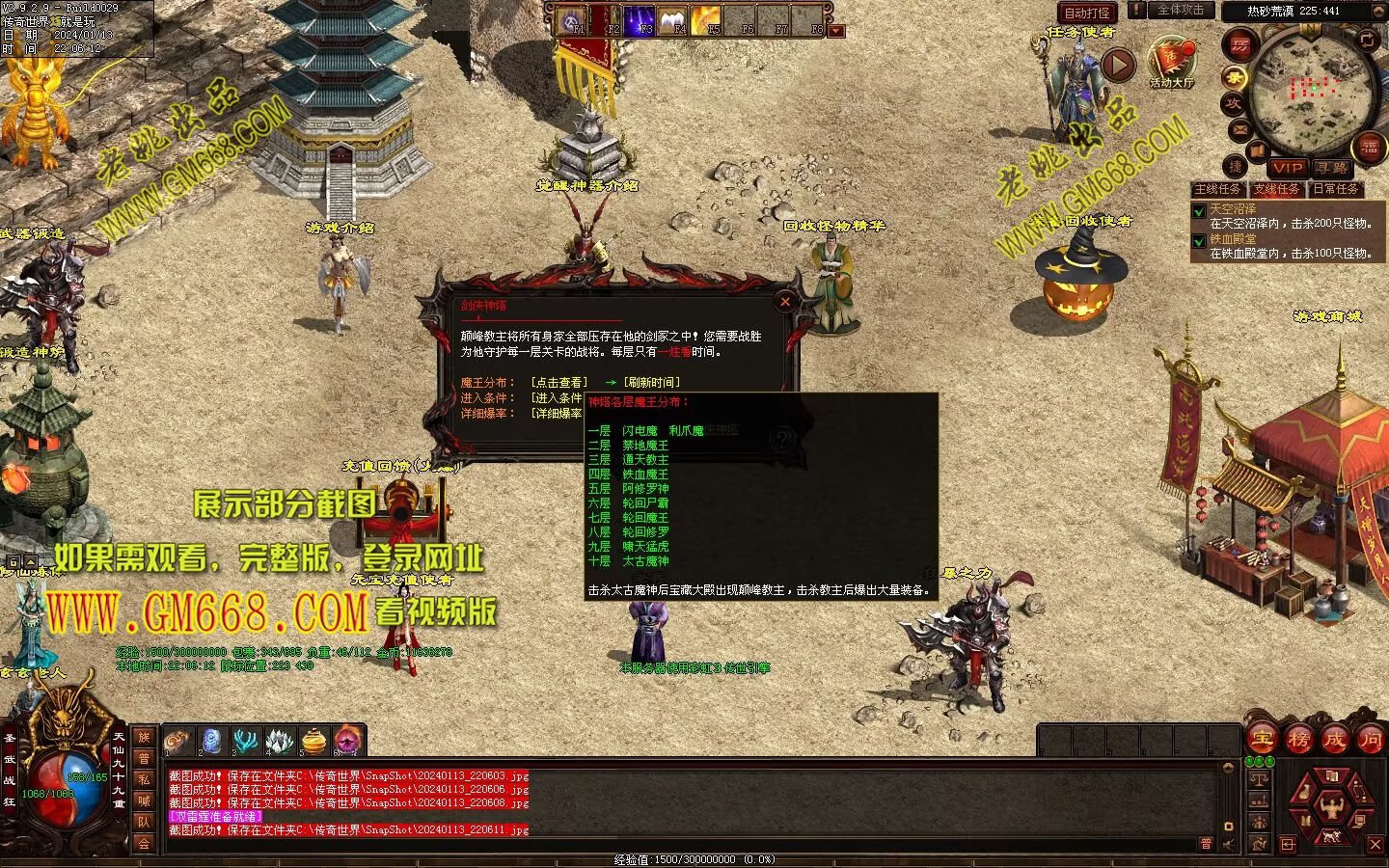
Task: Click the 宝 treasure button
Action: coord(1261,740)
